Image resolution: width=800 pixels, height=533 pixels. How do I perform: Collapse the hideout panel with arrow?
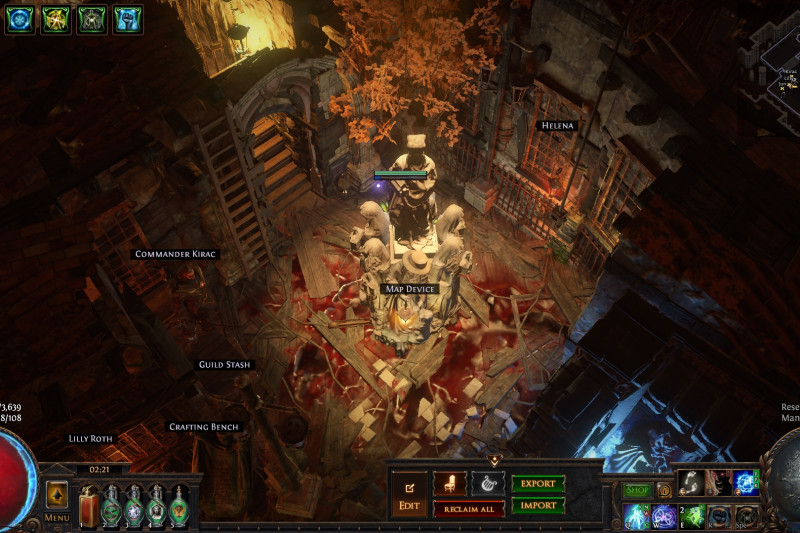(494, 461)
